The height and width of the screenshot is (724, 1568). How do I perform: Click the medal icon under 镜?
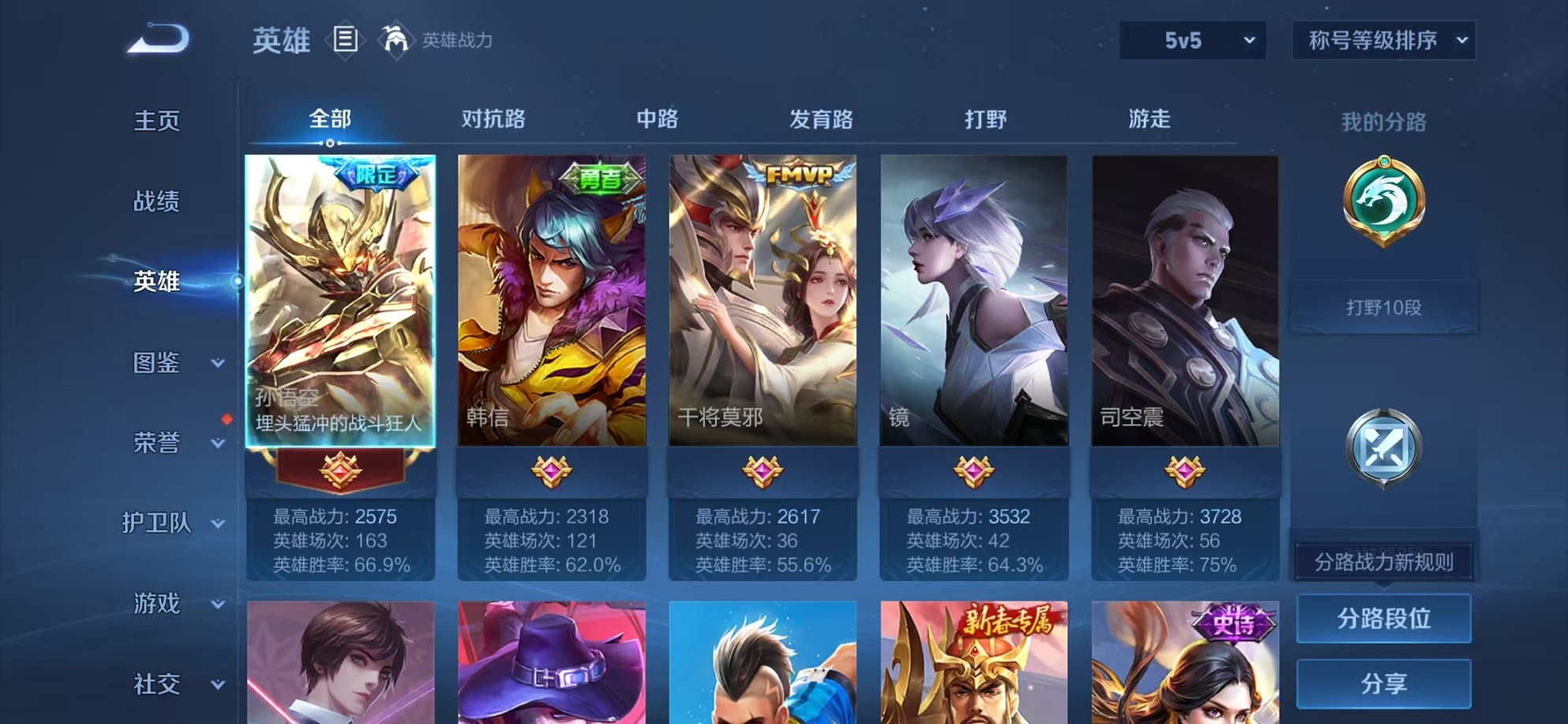pos(975,470)
